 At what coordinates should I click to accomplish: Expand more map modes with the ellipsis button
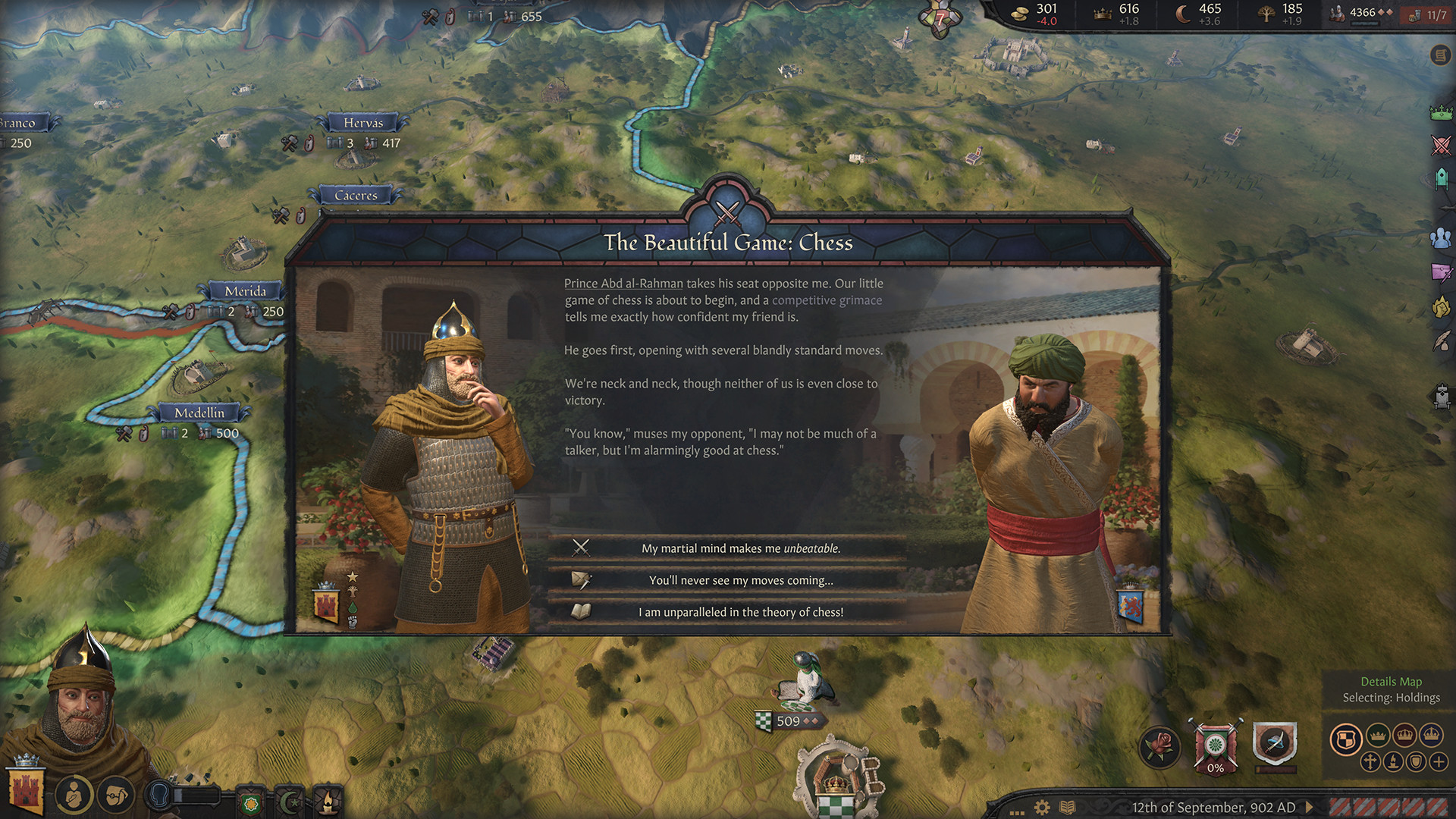(1017, 813)
